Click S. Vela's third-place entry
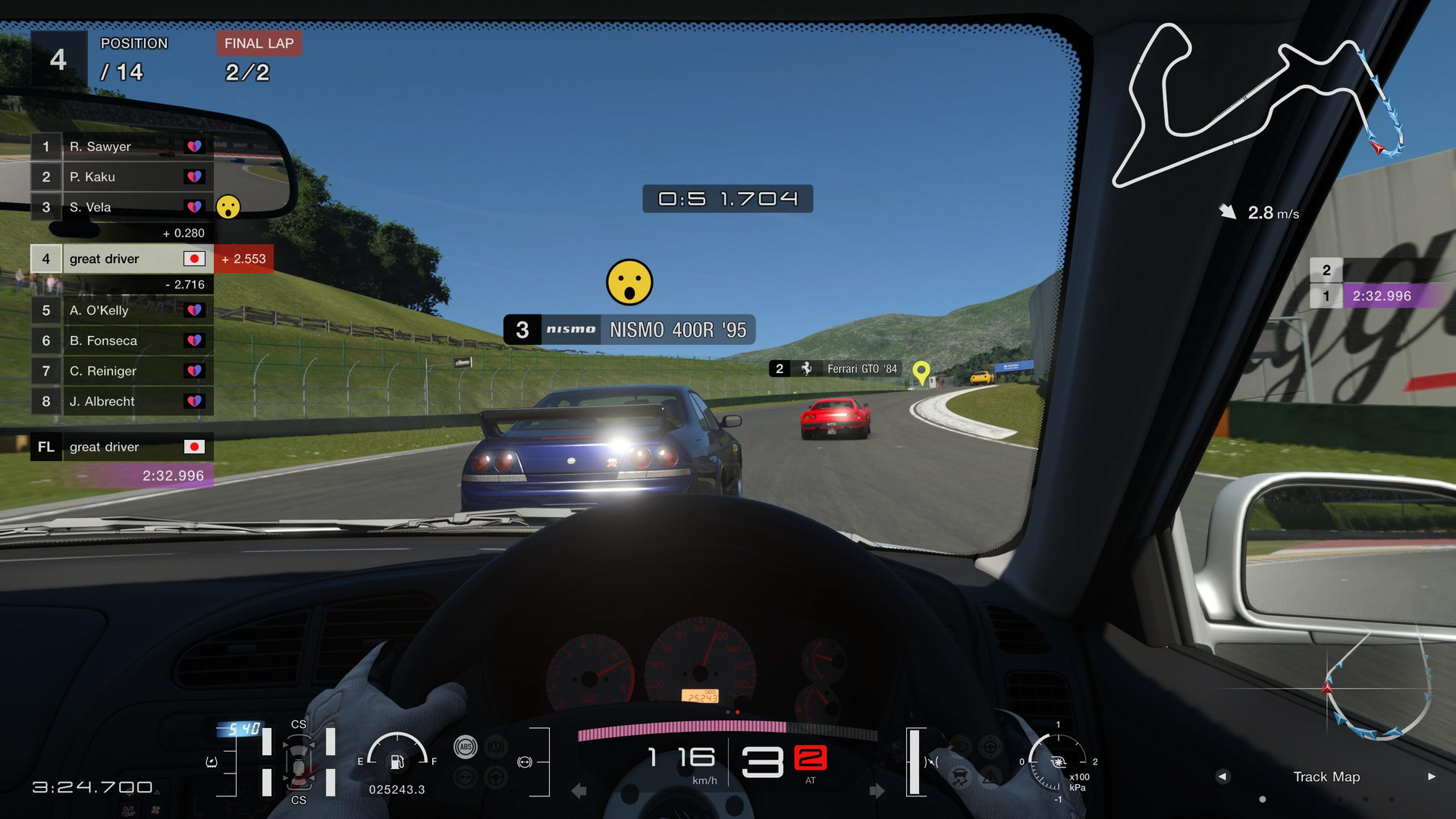Image resolution: width=1456 pixels, height=819 pixels. click(x=121, y=207)
